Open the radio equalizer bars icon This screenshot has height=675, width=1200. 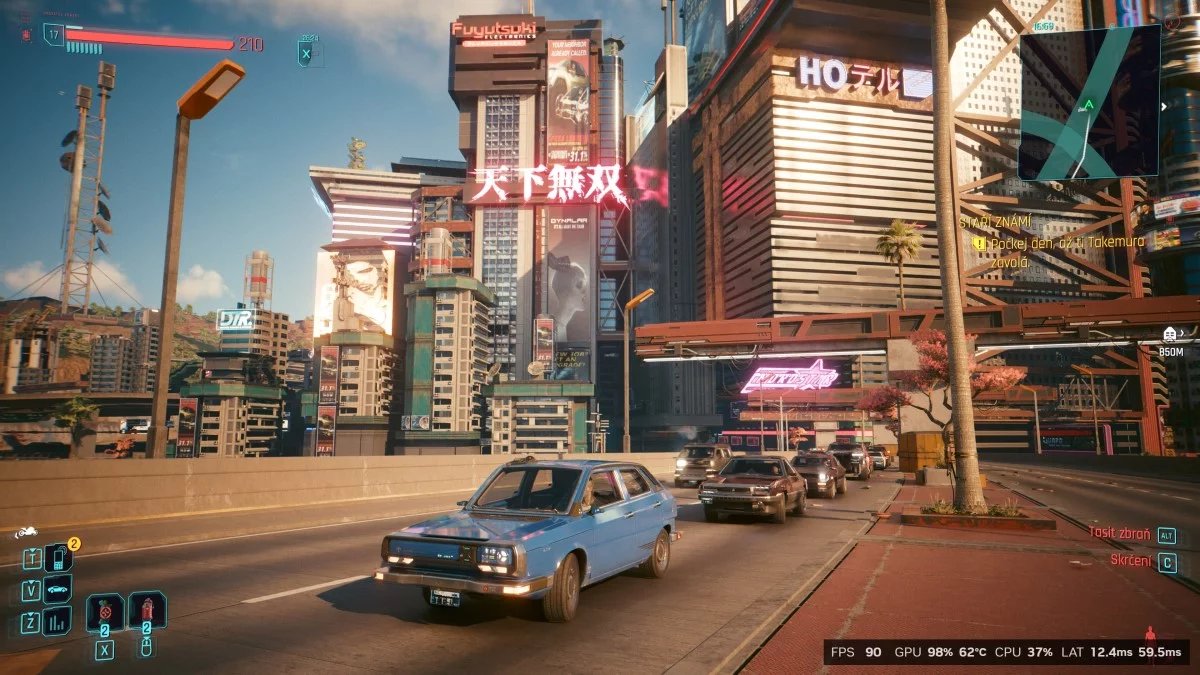pyautogui.click(x=58, y=622)
